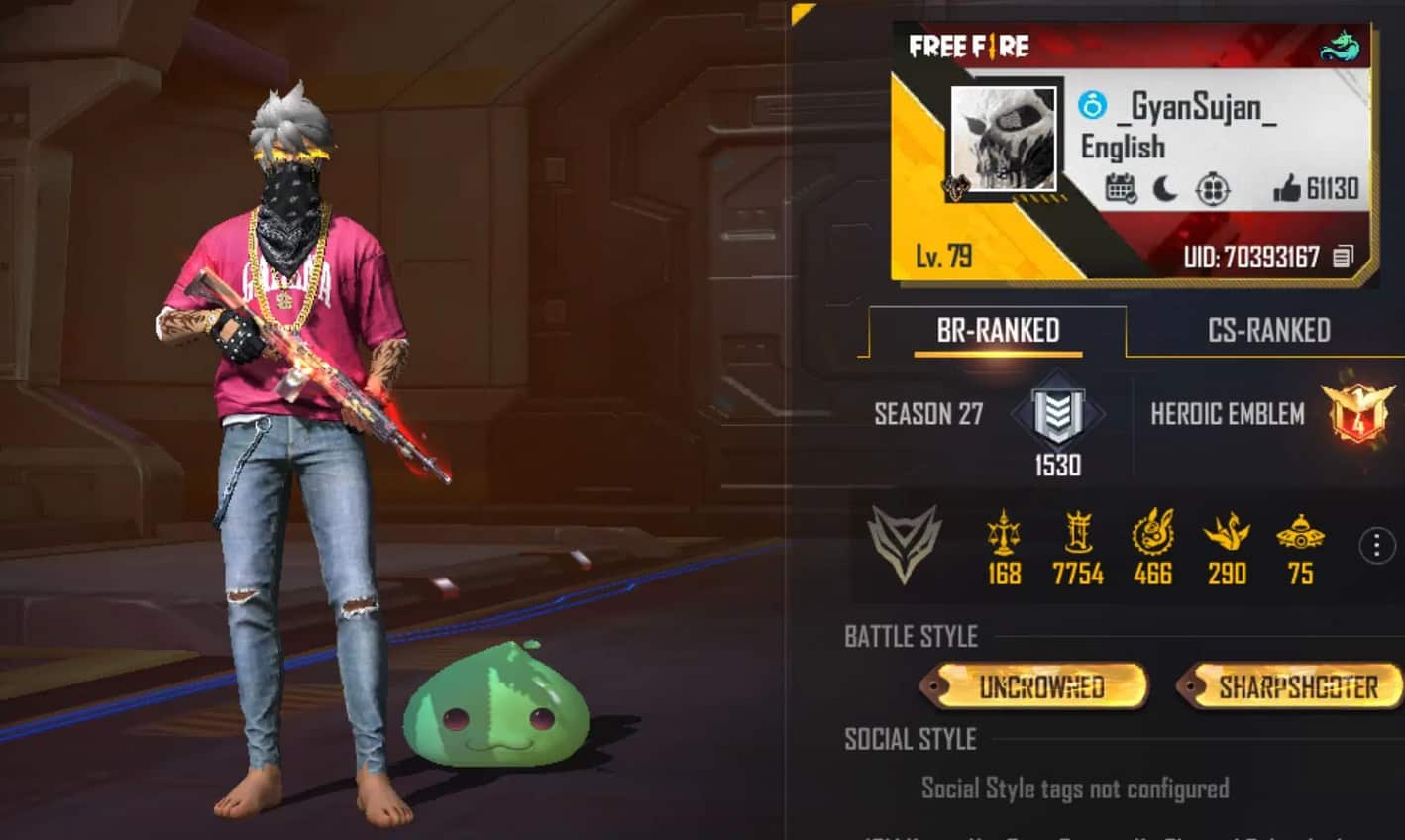The height and width of the screenshot is (840, 1405).
Task: Select the BR-RANKED tab
Action: pos(998,331)
